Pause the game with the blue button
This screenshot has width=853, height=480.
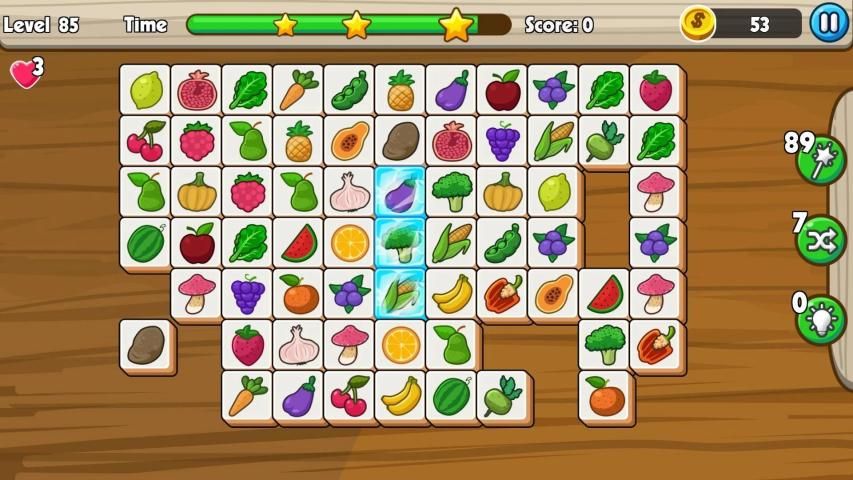(x=828, y=22)
